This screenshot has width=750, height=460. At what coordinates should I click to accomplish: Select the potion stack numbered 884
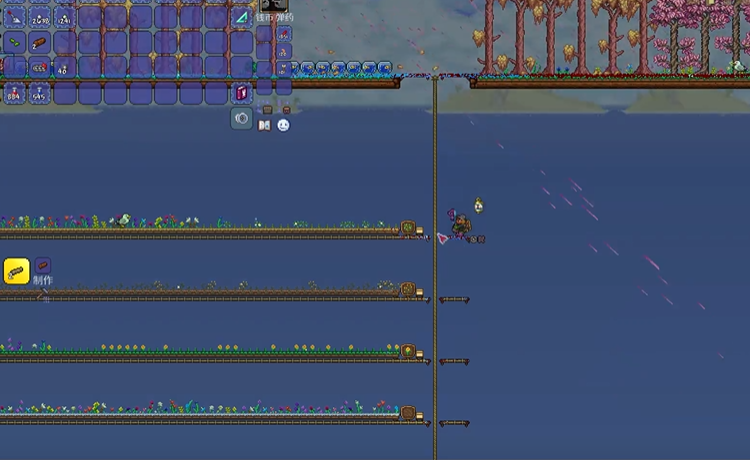15,94
